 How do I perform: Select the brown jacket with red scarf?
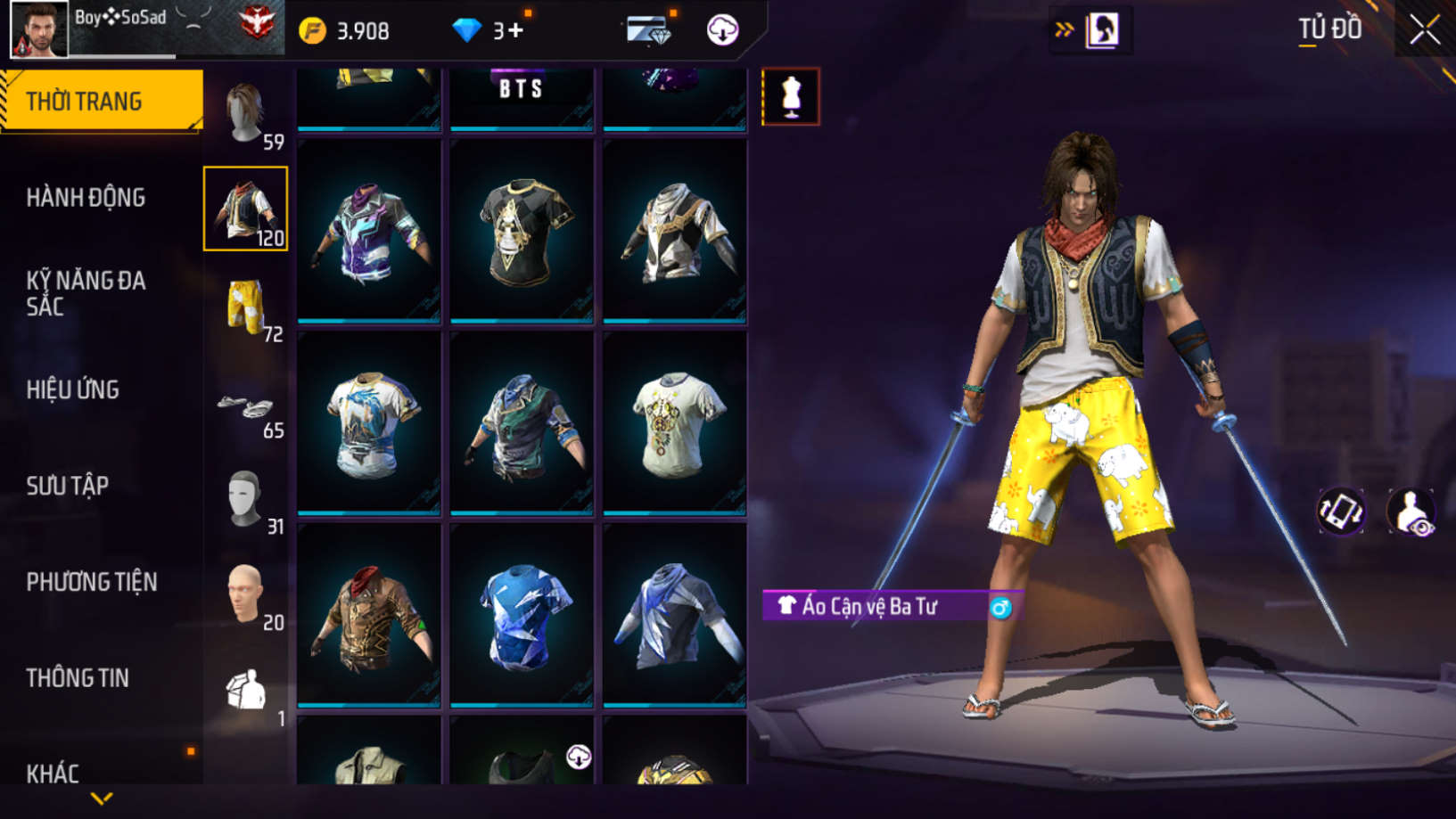click(x=369, y=615)
